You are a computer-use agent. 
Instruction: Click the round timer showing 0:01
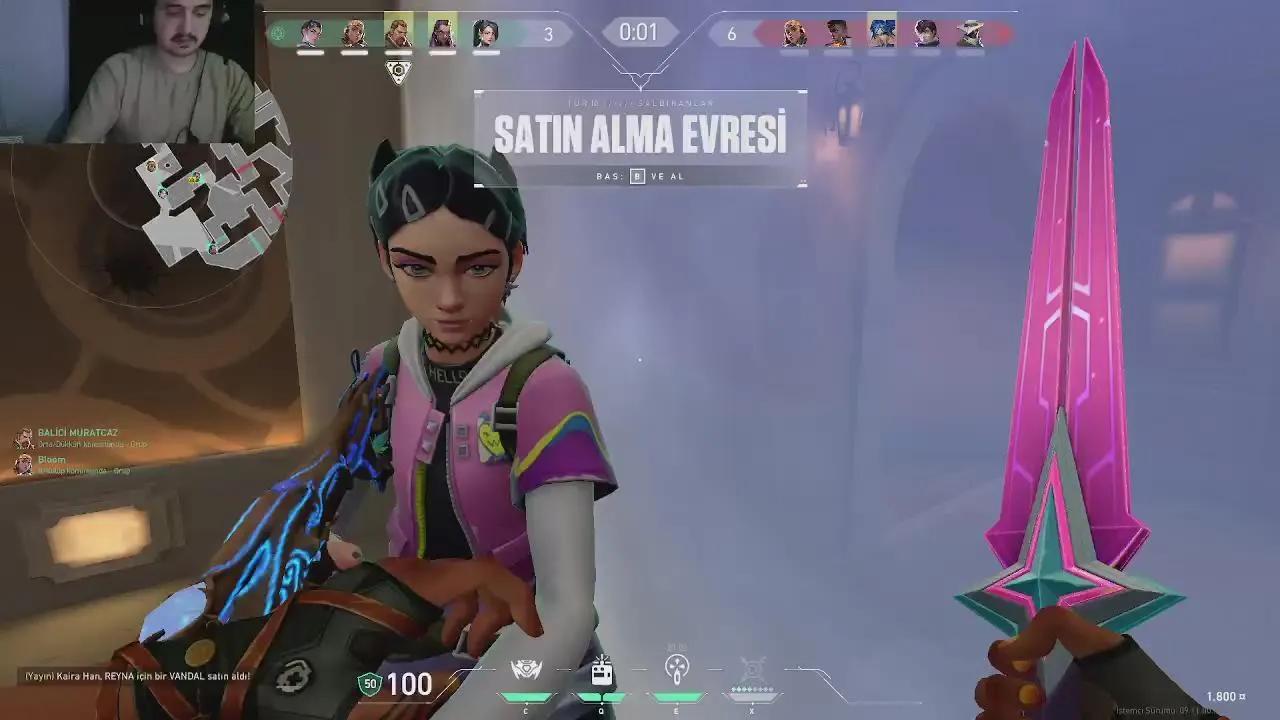[x=640, y=33]
